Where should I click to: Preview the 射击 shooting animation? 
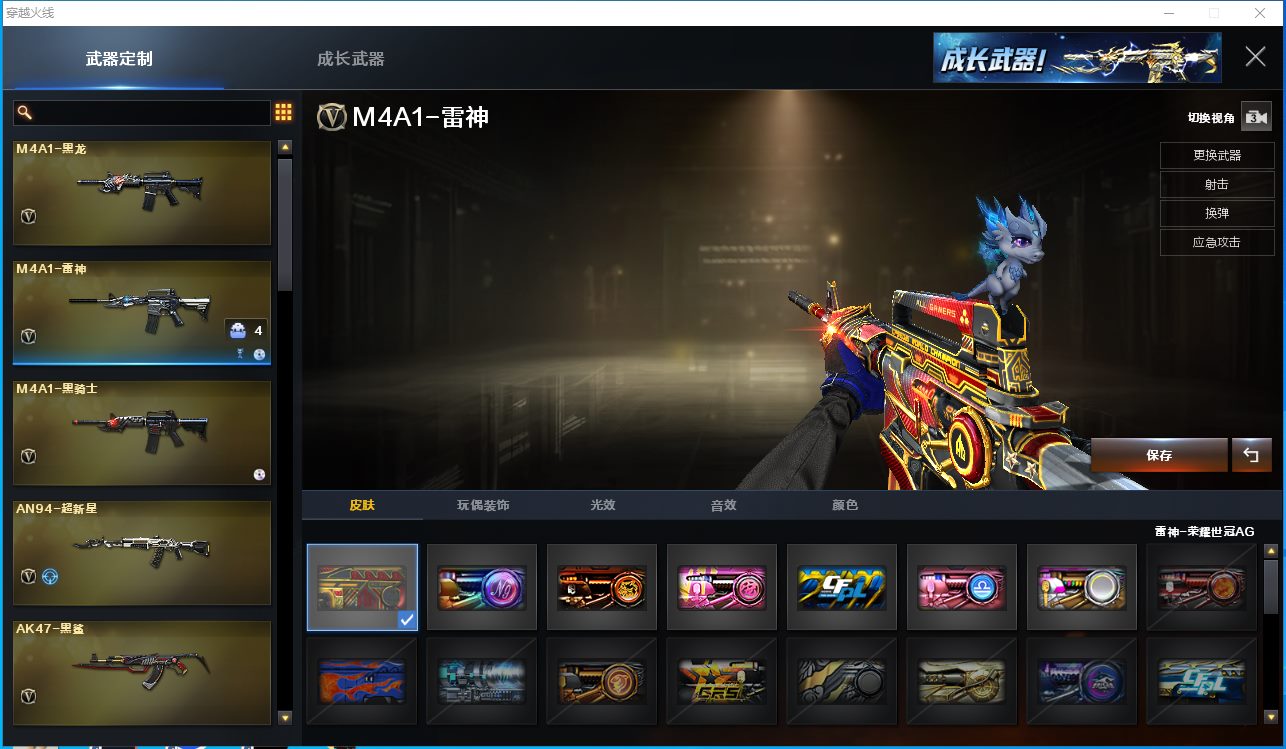(x=1216, y=185)
